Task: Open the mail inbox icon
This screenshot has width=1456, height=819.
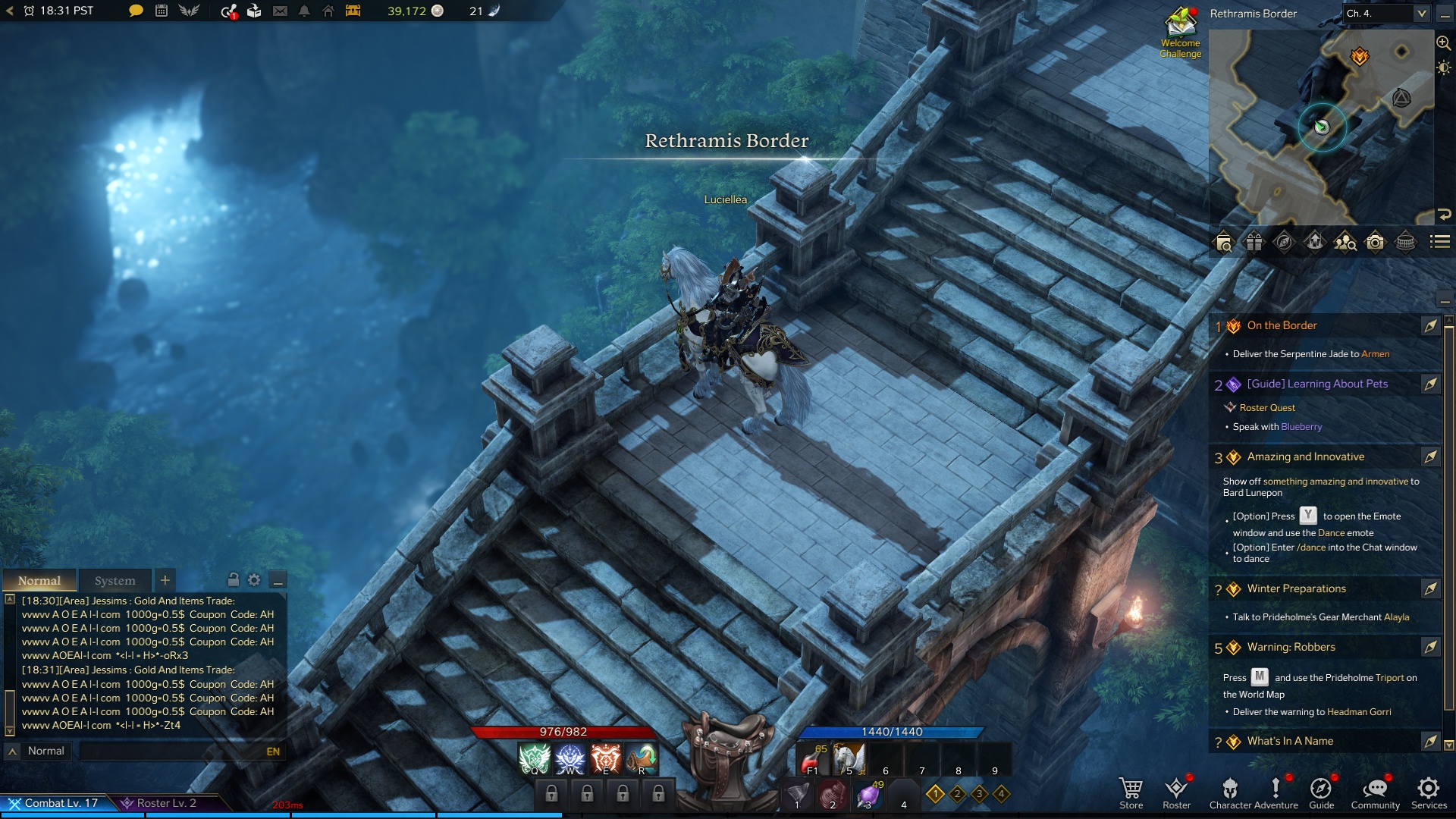Action: point(281,12)
